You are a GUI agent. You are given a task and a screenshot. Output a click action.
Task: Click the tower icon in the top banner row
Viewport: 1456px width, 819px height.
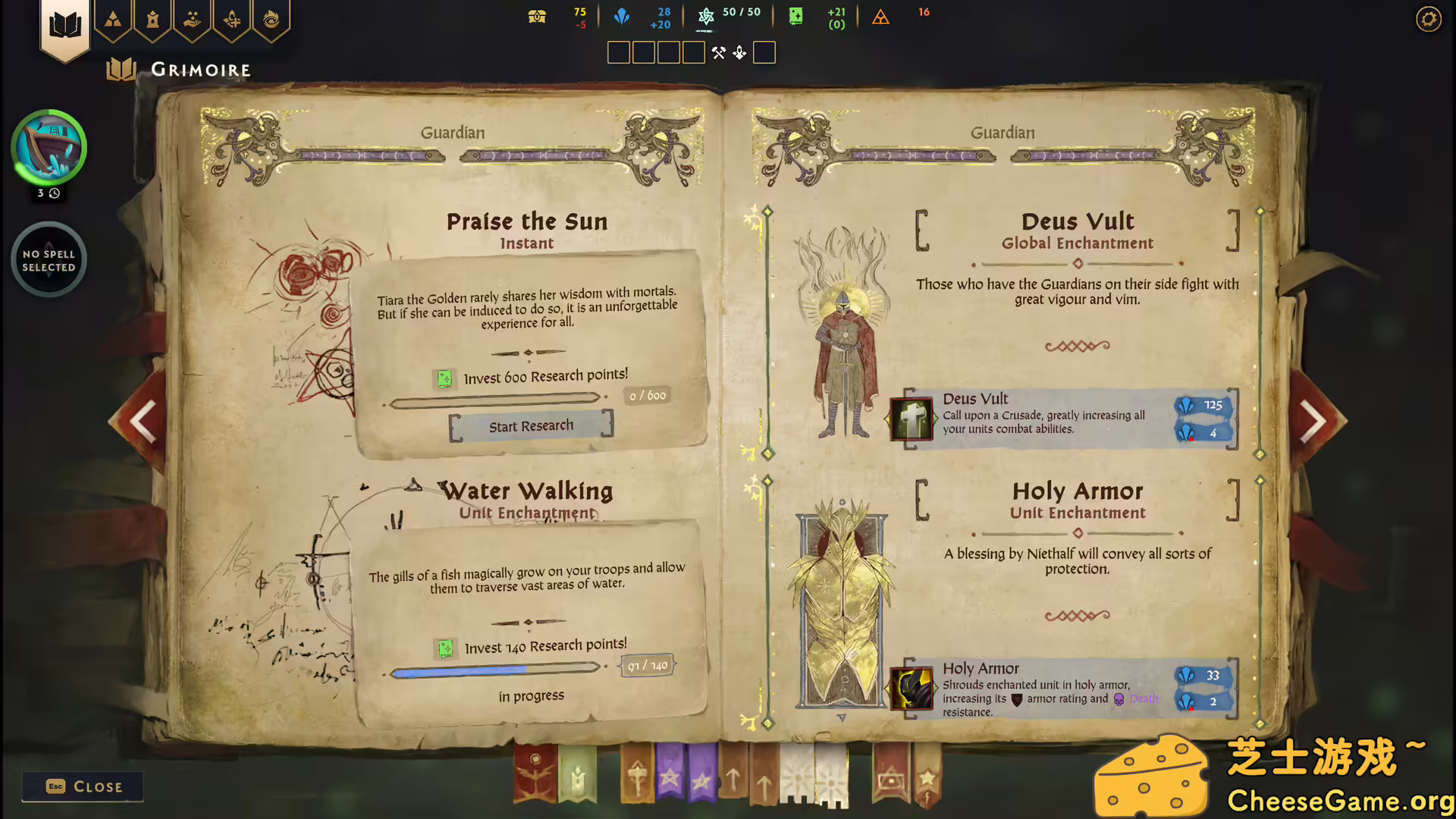153,21
